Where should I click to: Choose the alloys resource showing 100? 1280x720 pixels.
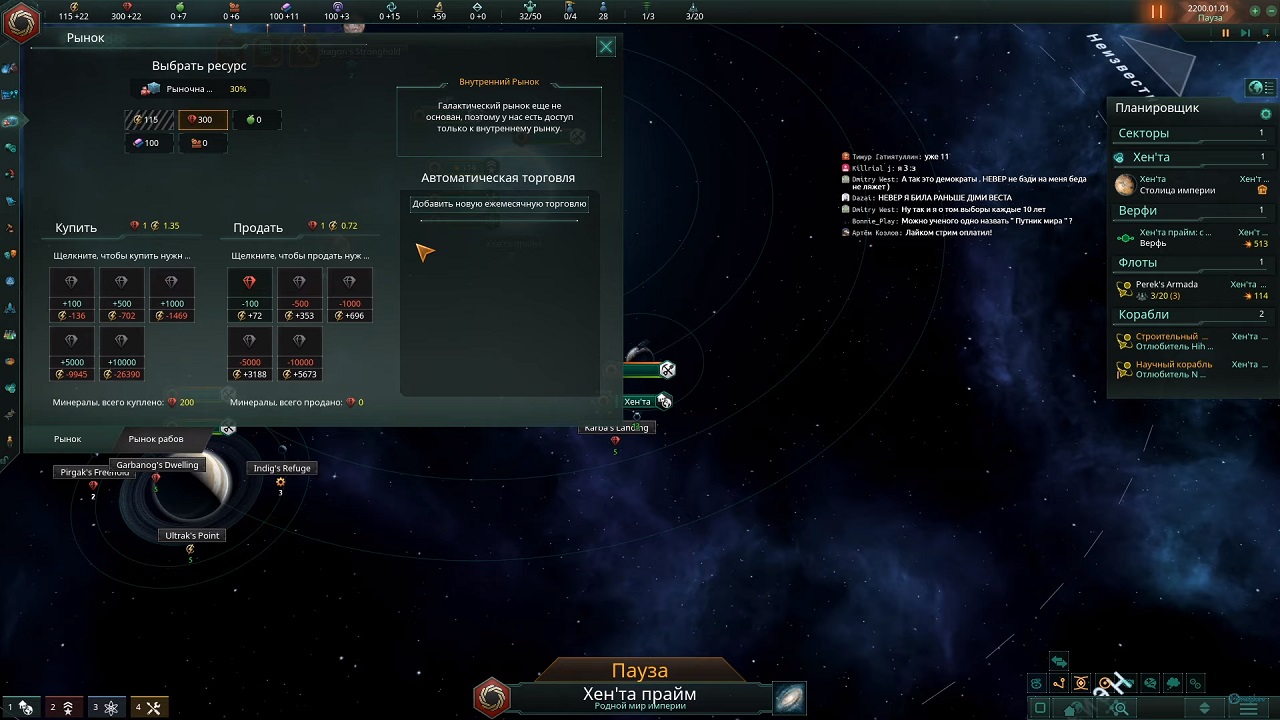click(146, 143)
